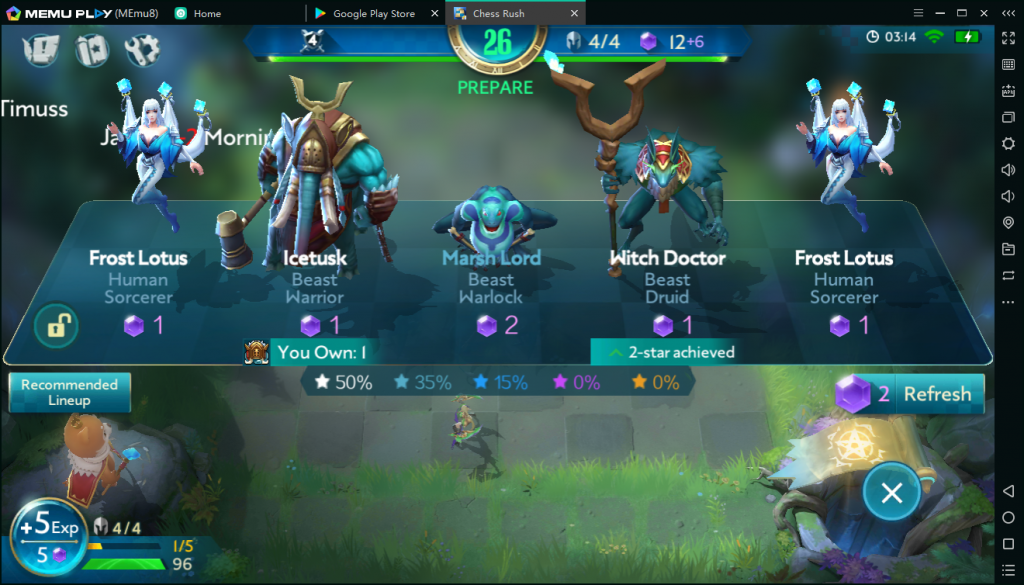This screenshot has width=1024, height=585.
Task: Buy +5 Exp with mana crystals
Action: point(49,536)
